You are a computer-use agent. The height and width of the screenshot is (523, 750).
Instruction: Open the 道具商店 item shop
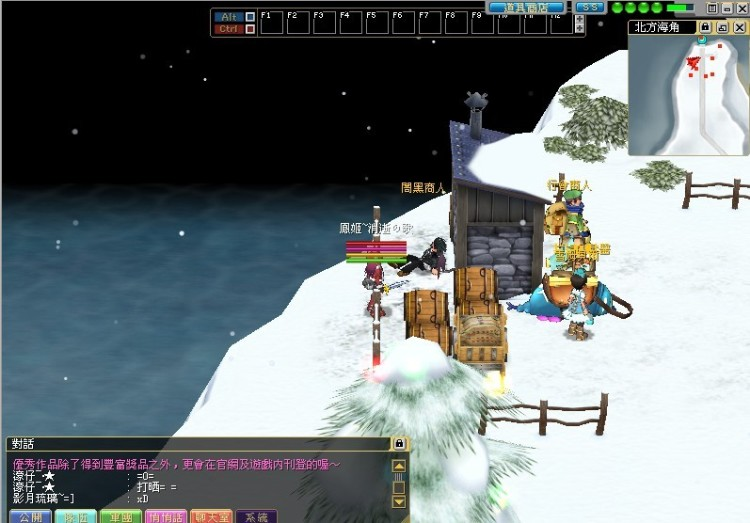(x=526, y=7)
